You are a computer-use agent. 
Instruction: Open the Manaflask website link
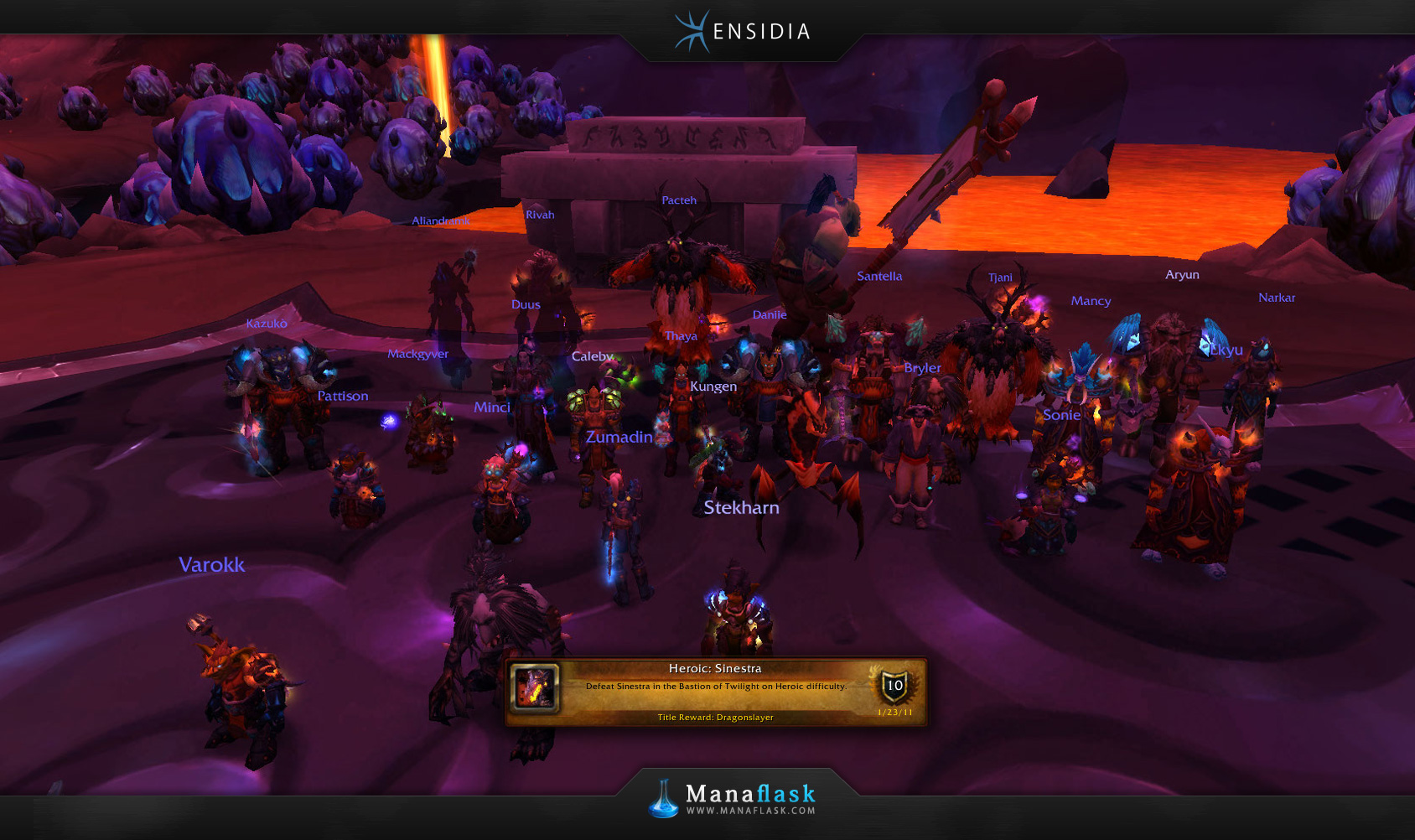coord(750,811)
